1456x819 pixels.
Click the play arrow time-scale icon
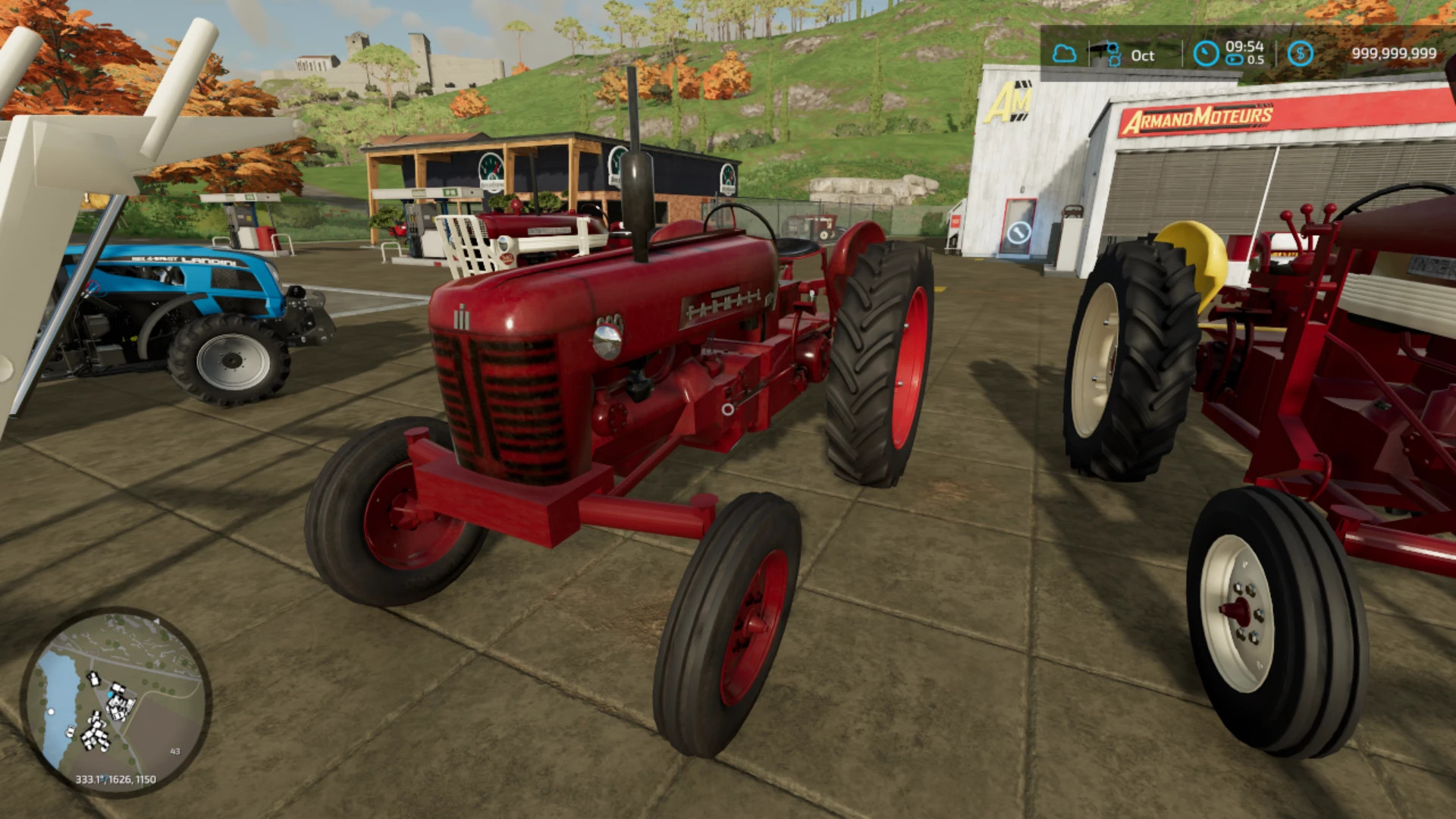(x=1233, y=61)
